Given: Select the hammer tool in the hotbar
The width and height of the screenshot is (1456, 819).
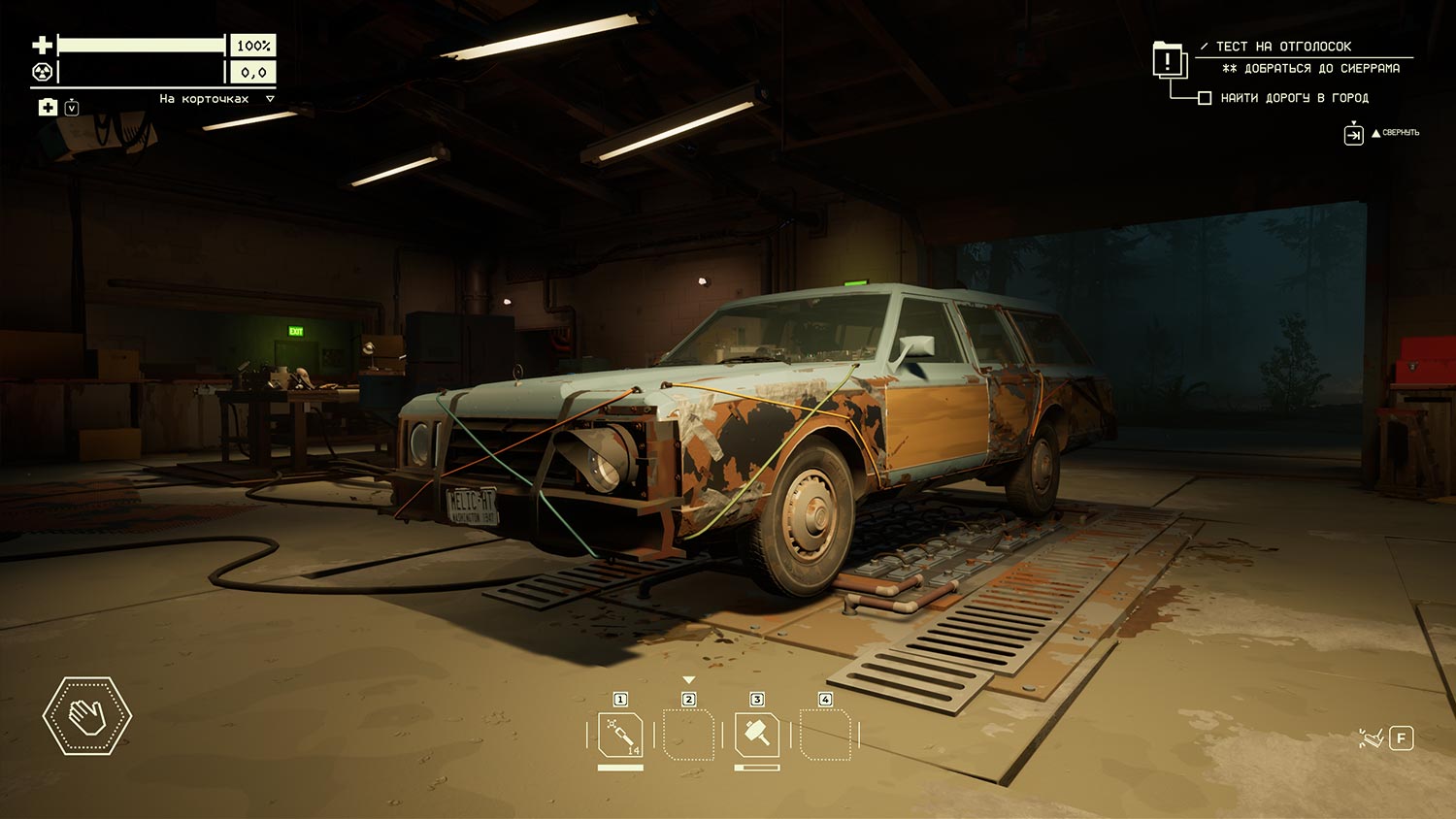Looking at the screenshot, I should click(756, 735).
